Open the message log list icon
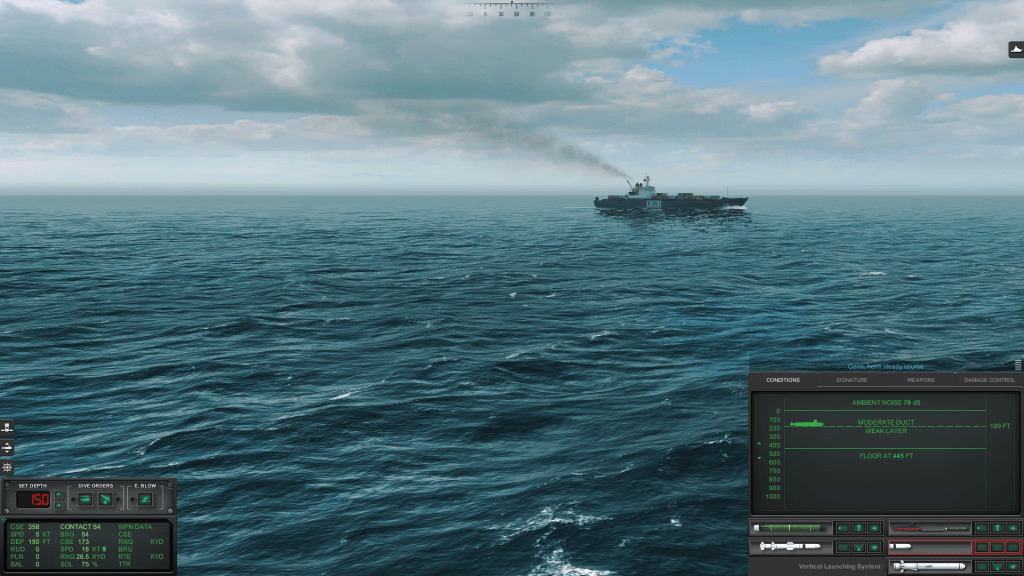This screenshot has width=1024, height=576. click(x=1018, y=366)
